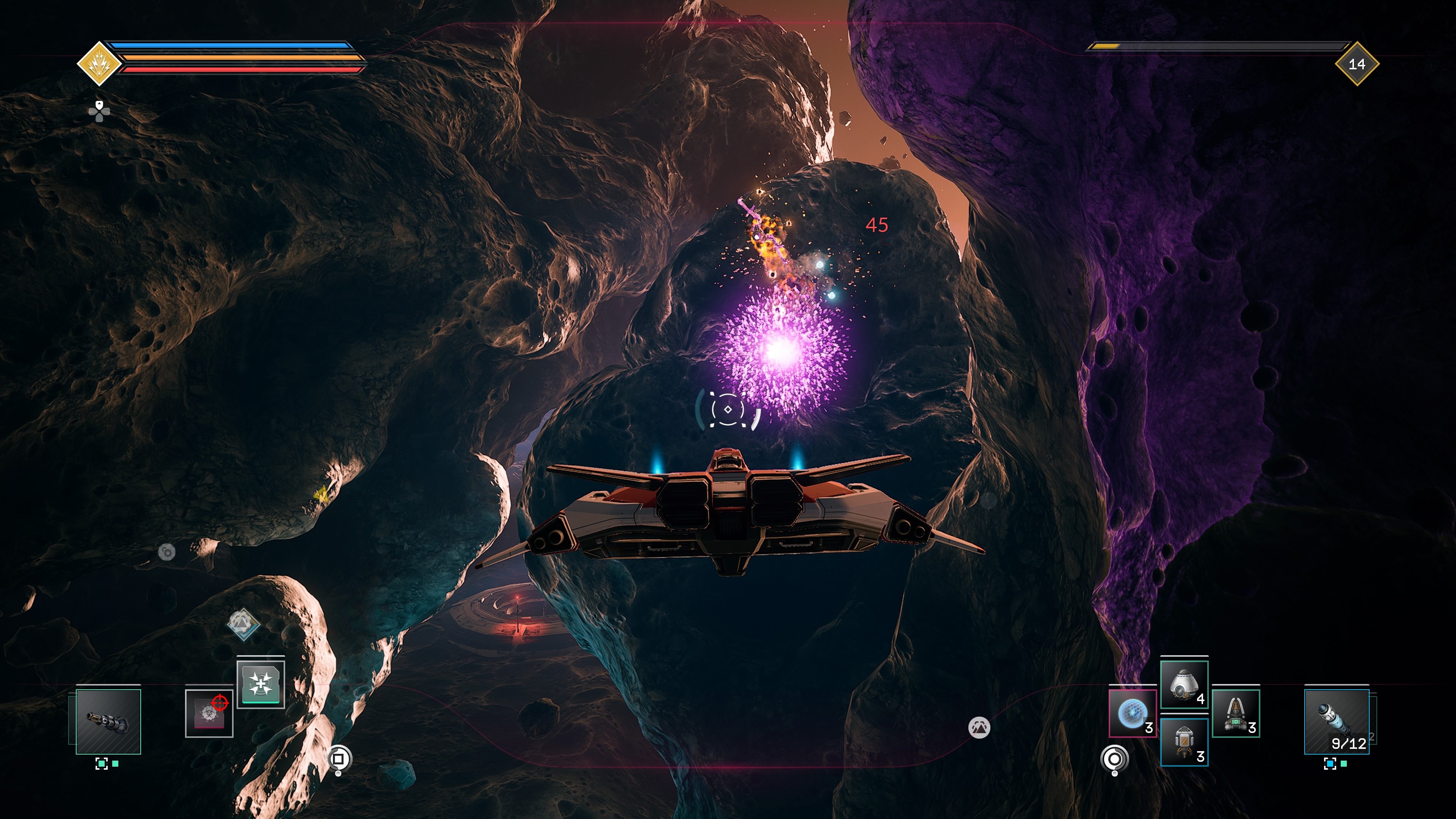Activate the teleporter device module

[260, 684]
